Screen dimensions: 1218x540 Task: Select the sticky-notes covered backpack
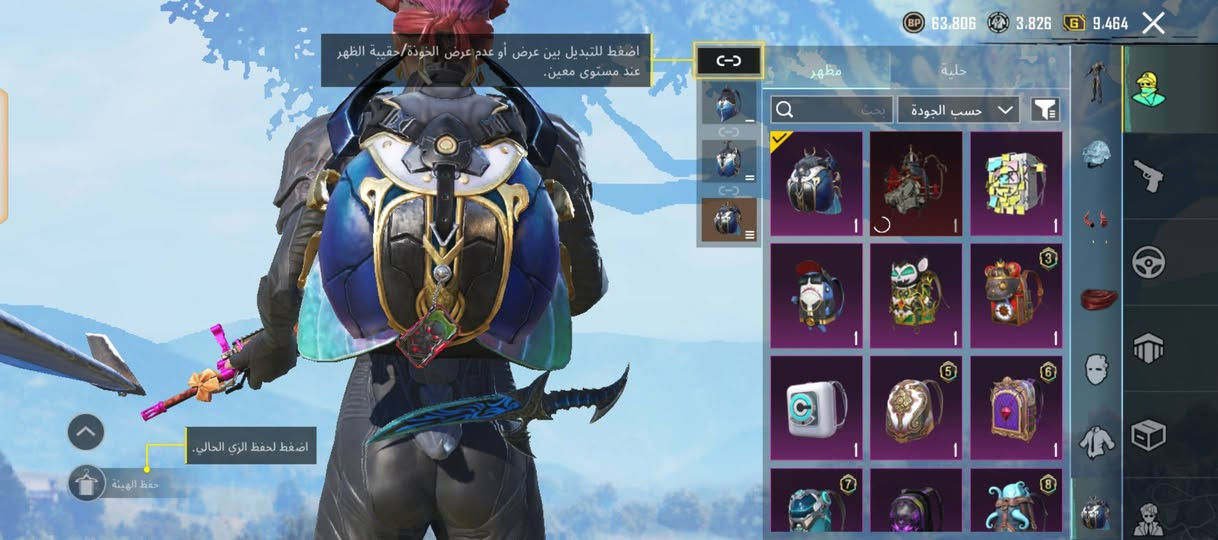(x=1016, y=184)
